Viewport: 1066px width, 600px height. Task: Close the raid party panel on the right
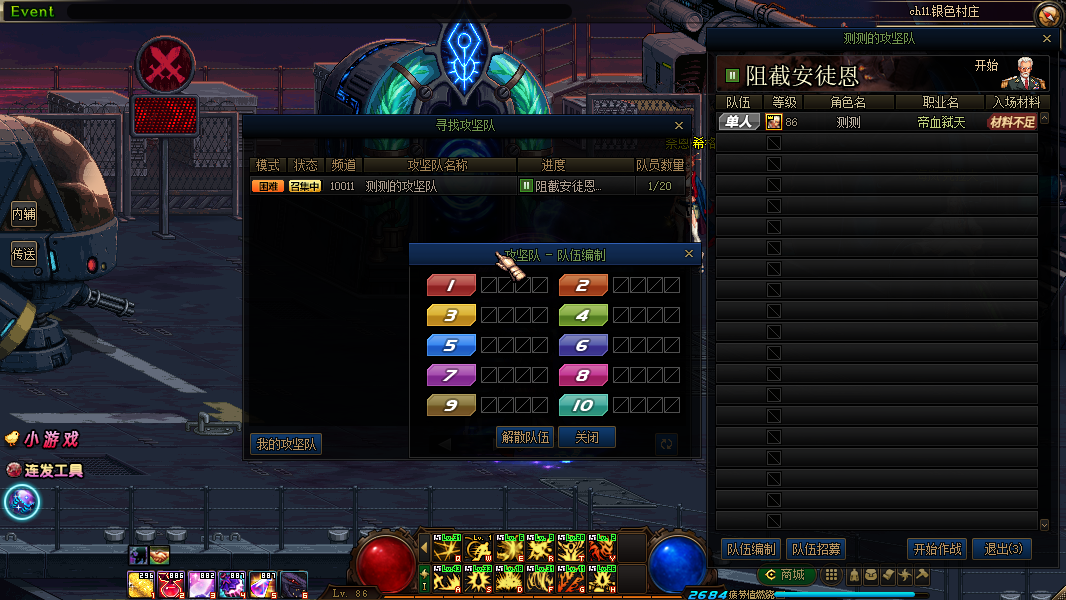1047,39
